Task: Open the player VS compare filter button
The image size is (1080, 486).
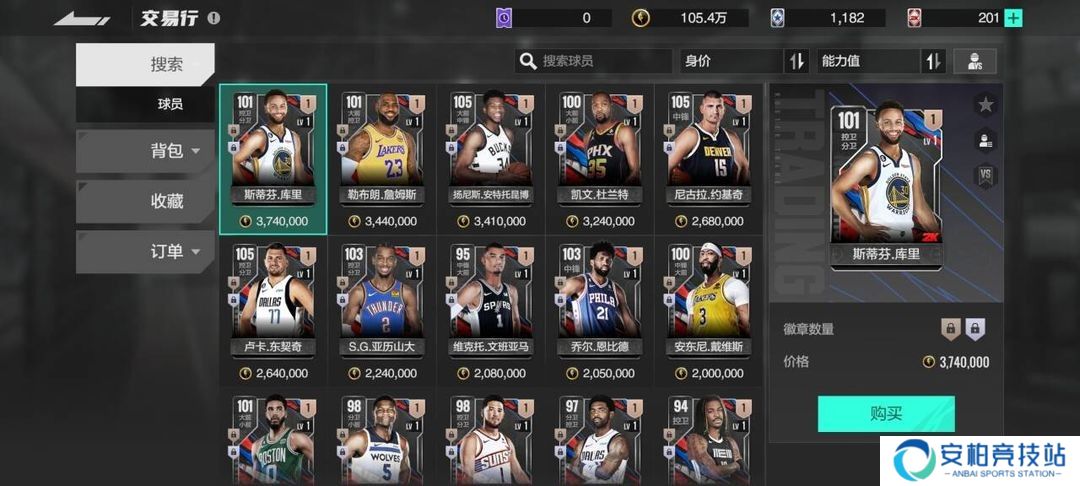Action: (x=974, y=61)
